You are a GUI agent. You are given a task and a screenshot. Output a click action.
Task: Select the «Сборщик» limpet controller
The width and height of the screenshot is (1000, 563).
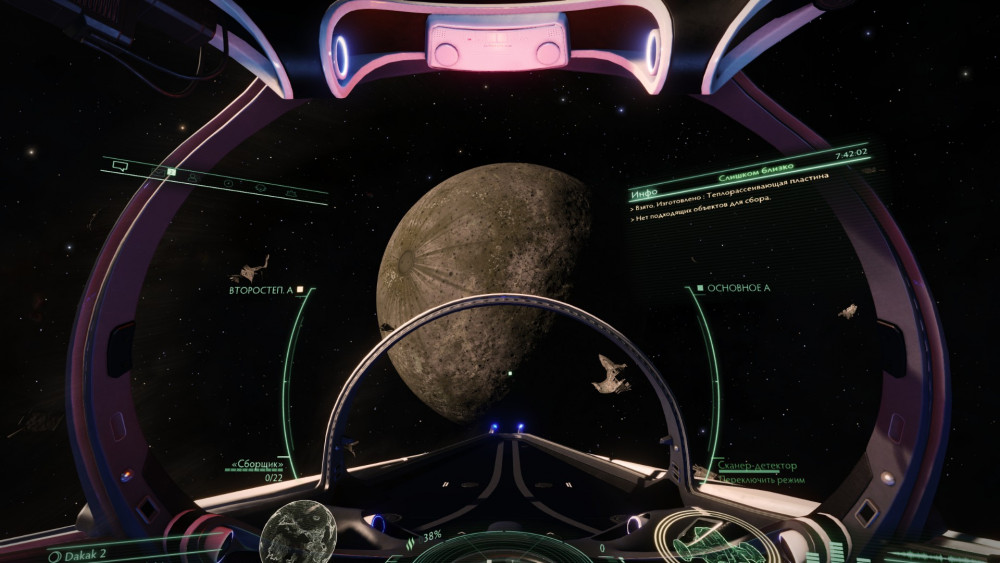click(257, 465)
